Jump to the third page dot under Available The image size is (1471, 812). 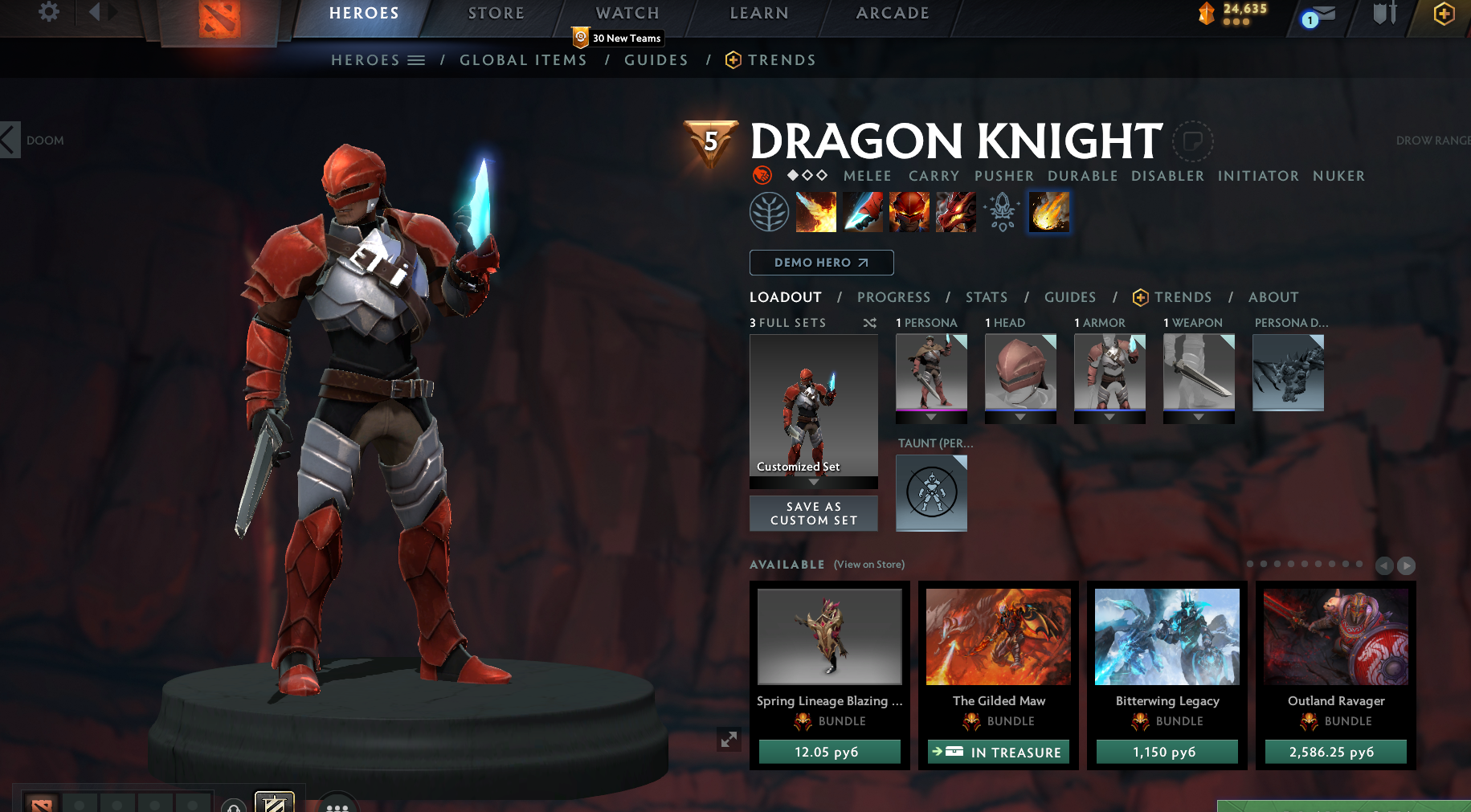(x=1278, y=565)
